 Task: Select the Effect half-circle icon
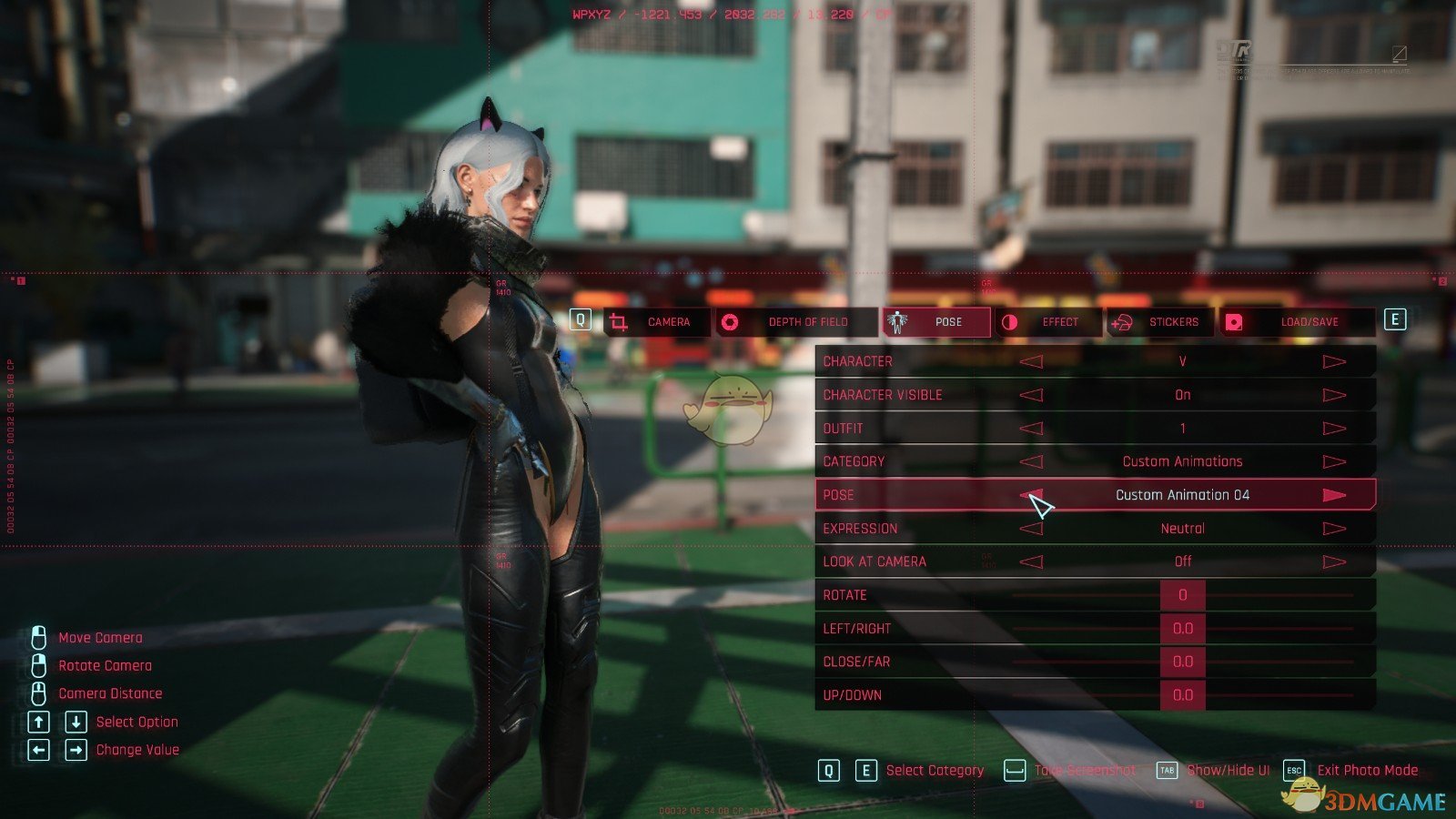(x=1012, y=322)
